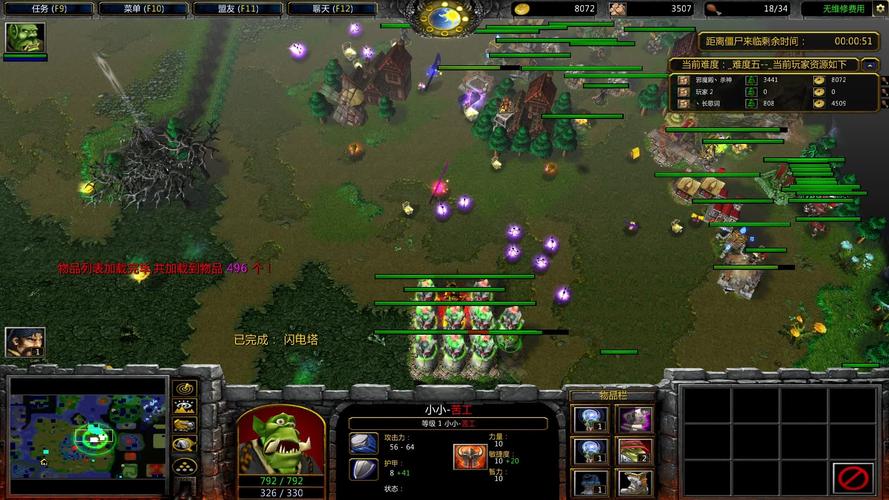Open the 聊天 (F12) chat log
This screenshot has width=889, height=500.
[x=333, y=8]
